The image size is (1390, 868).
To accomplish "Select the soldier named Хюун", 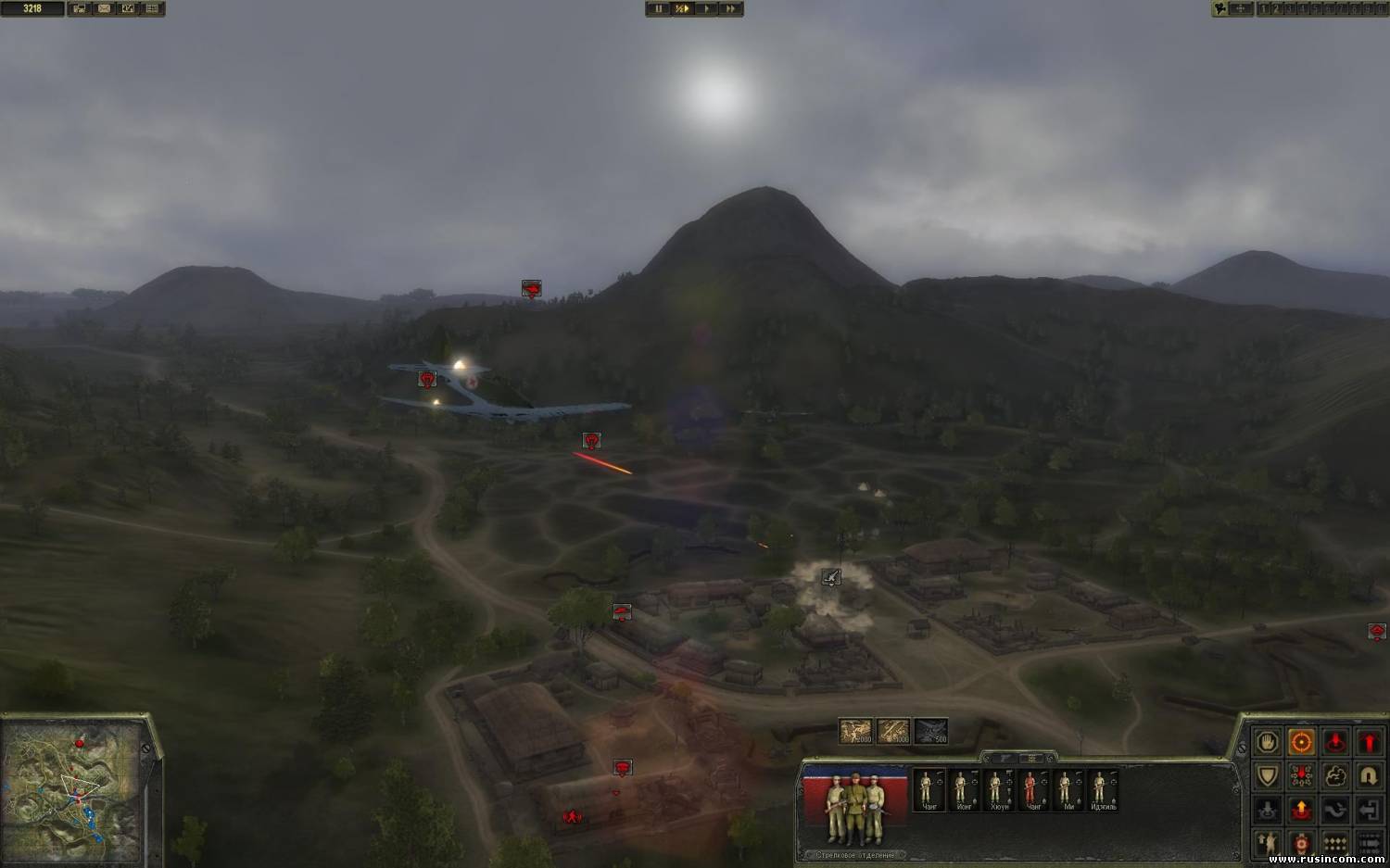I will (996, 788).
